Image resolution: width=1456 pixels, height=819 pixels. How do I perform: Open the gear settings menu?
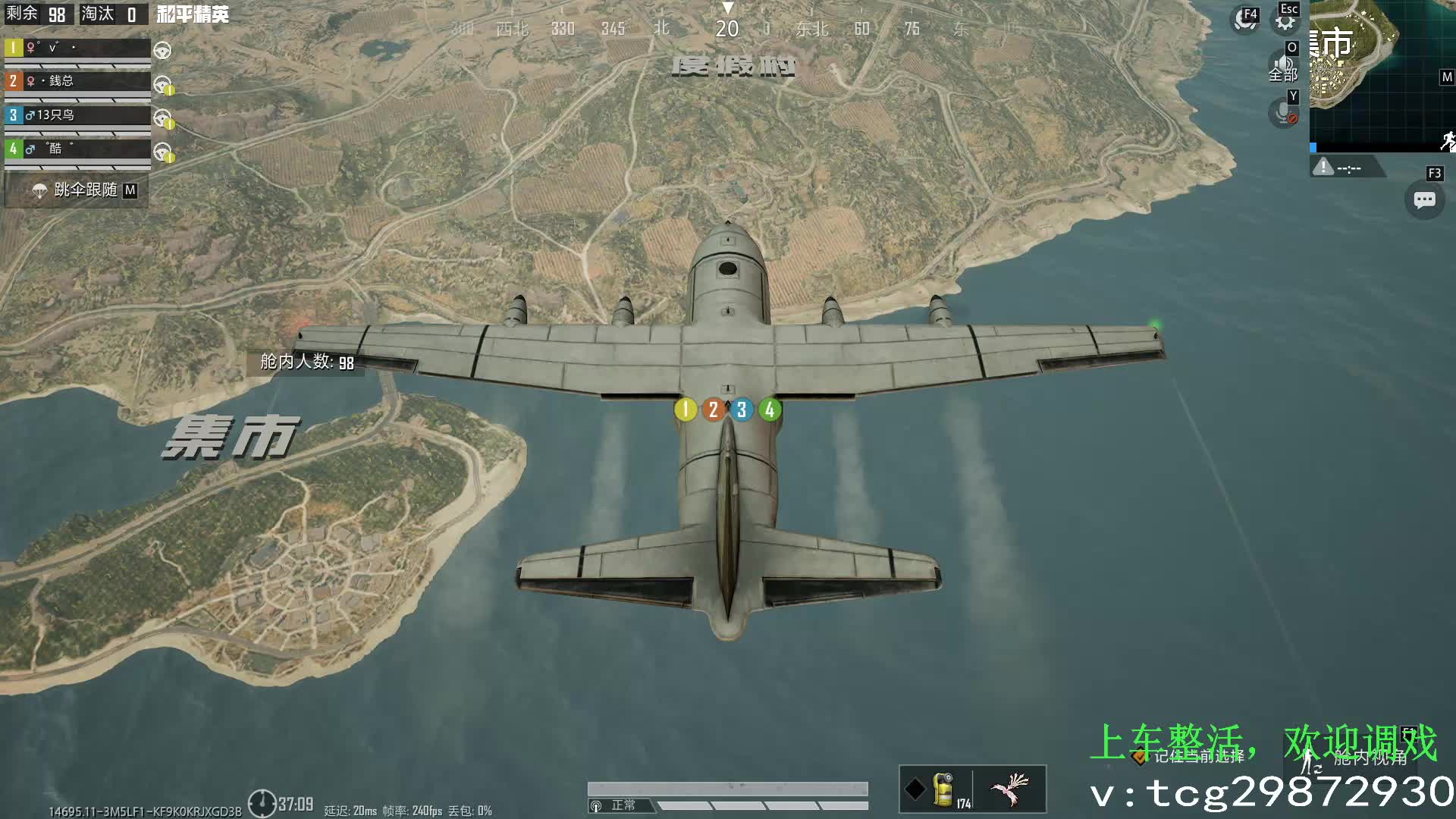(x=1285, y=21)
